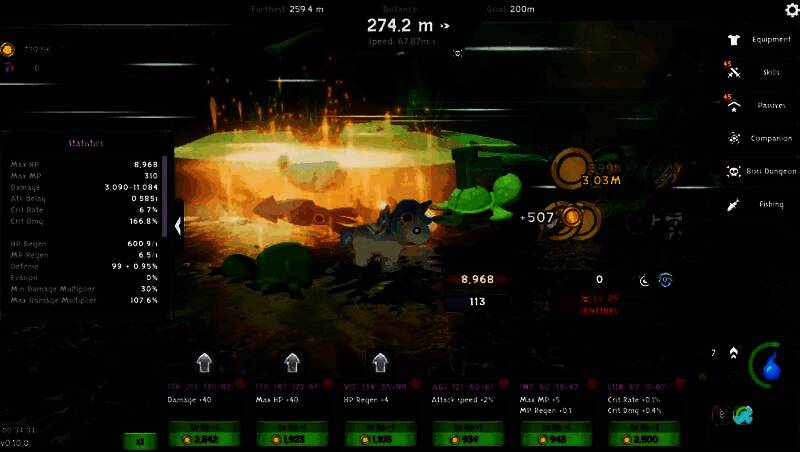This screenshot has height=452, width=800.
Task: Click the up arrow above the STR stat
Action: 204,361
